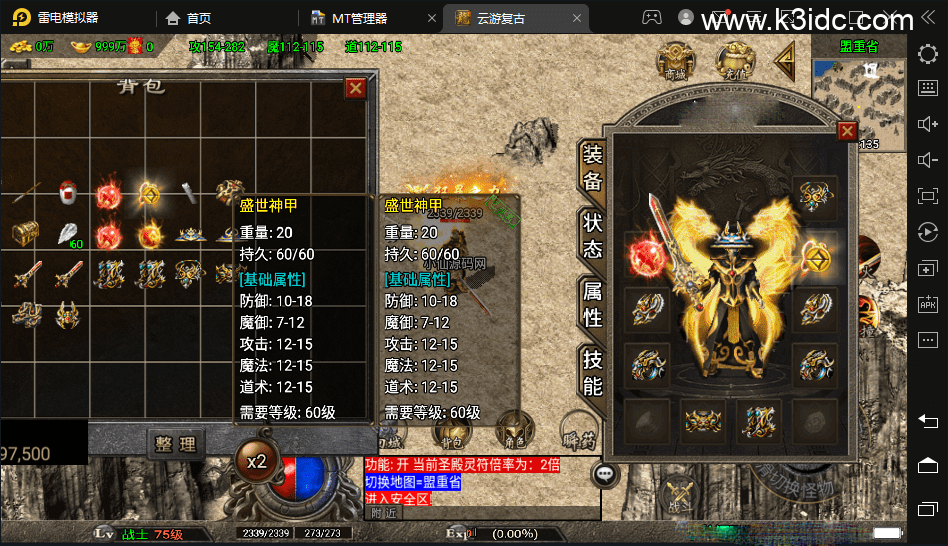The width and height of the screenshot is (948, 546).
Task: Select the 技能 skills tab
Action: pyautogui.click(x=592, y=371)
